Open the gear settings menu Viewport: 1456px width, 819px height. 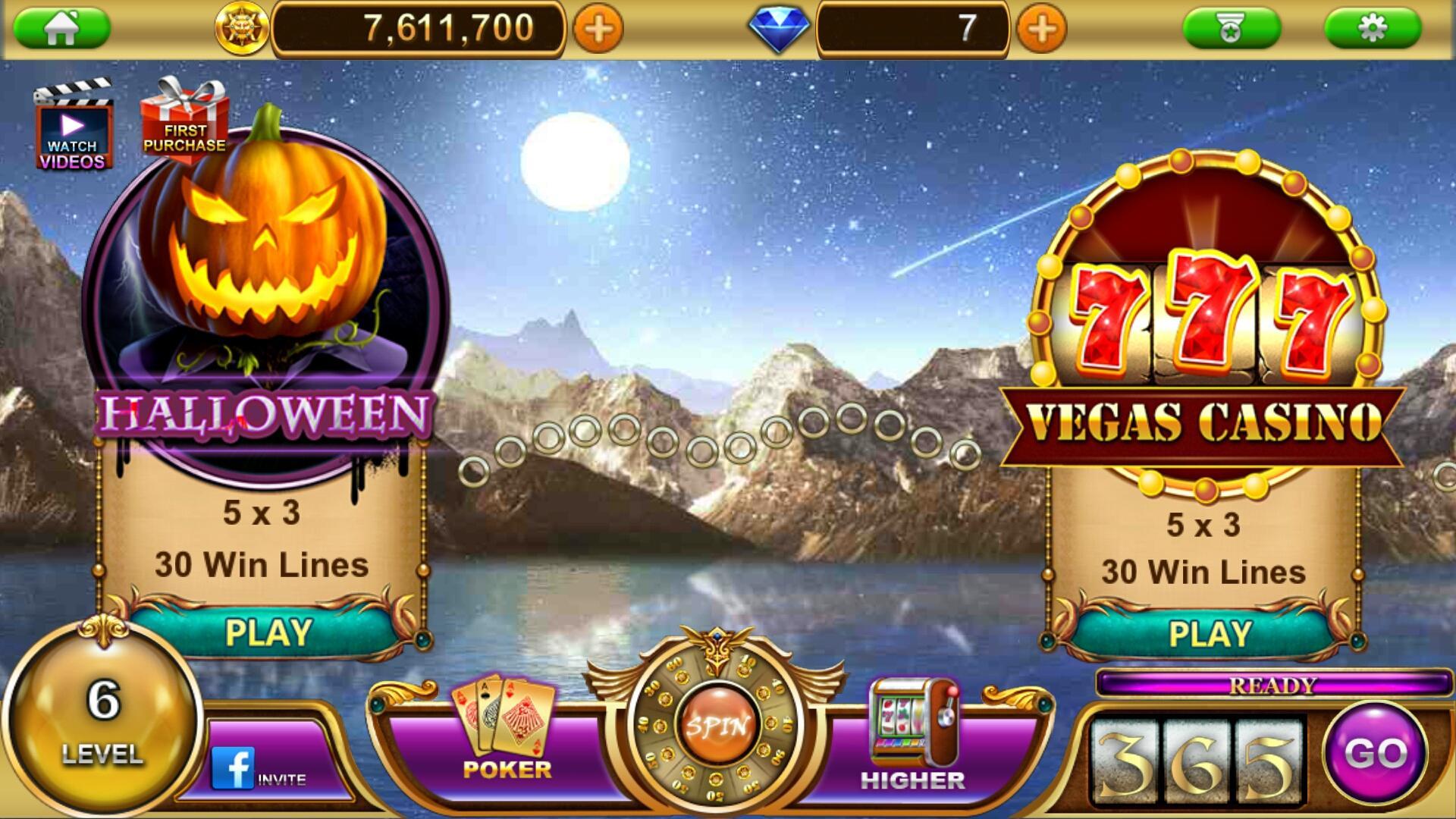pos(1372,29)
